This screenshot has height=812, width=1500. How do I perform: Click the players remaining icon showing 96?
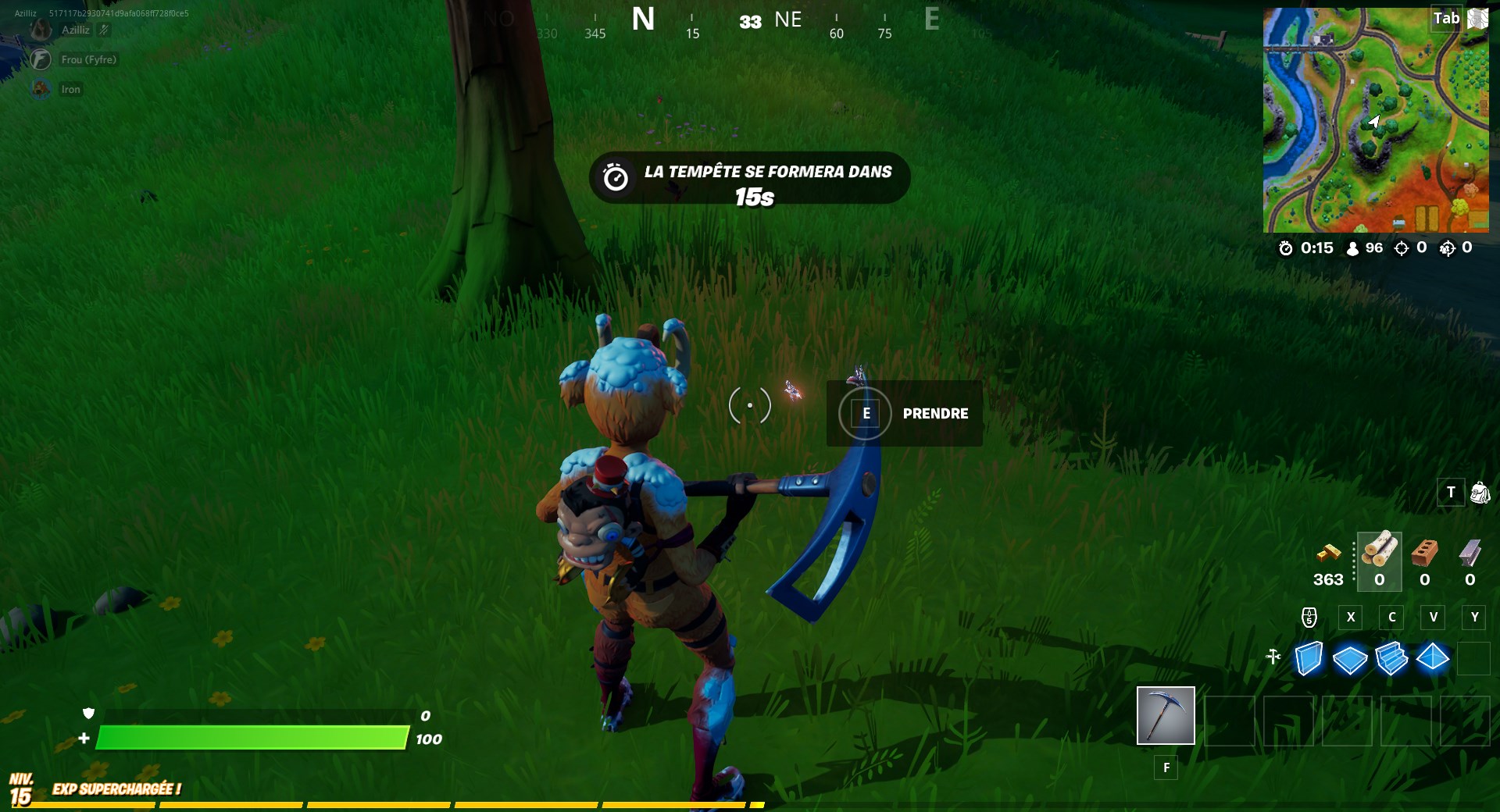pyautogui.click(x=1351, y=248)
